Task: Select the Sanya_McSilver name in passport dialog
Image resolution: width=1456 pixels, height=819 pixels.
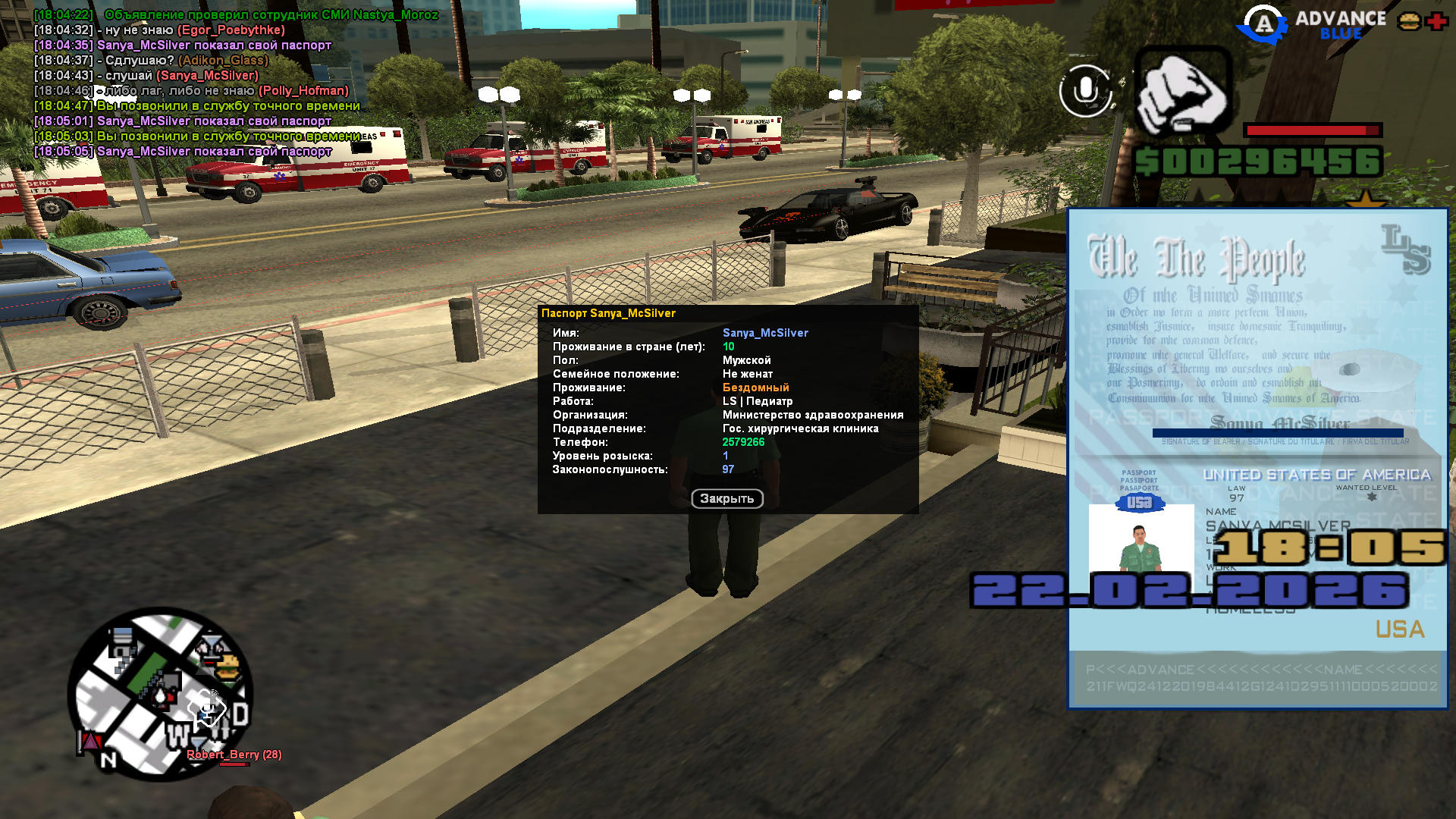Action: [x=765, y=333]
